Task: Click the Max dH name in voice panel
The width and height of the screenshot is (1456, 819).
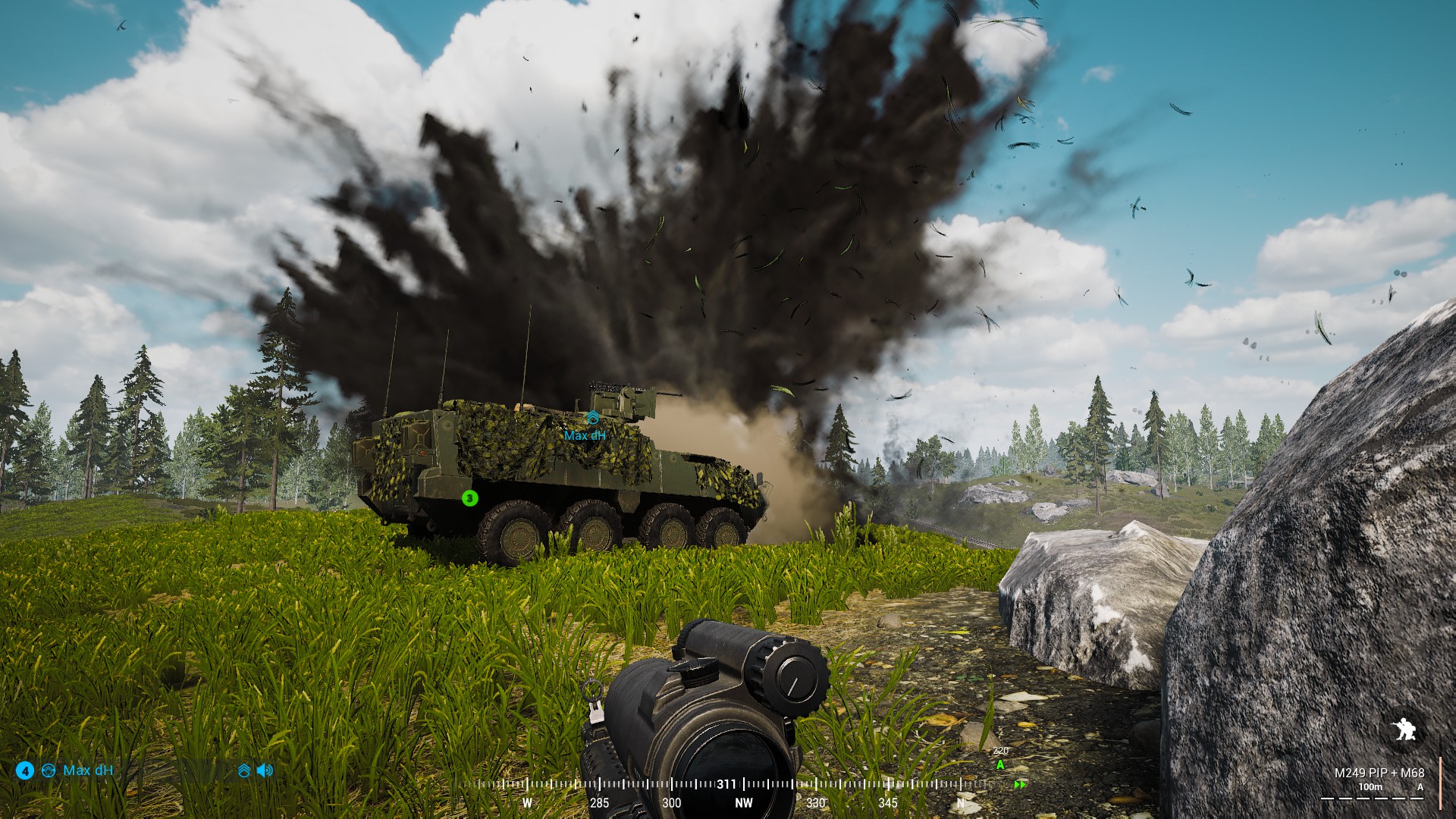Action: [x=88, y=770]
